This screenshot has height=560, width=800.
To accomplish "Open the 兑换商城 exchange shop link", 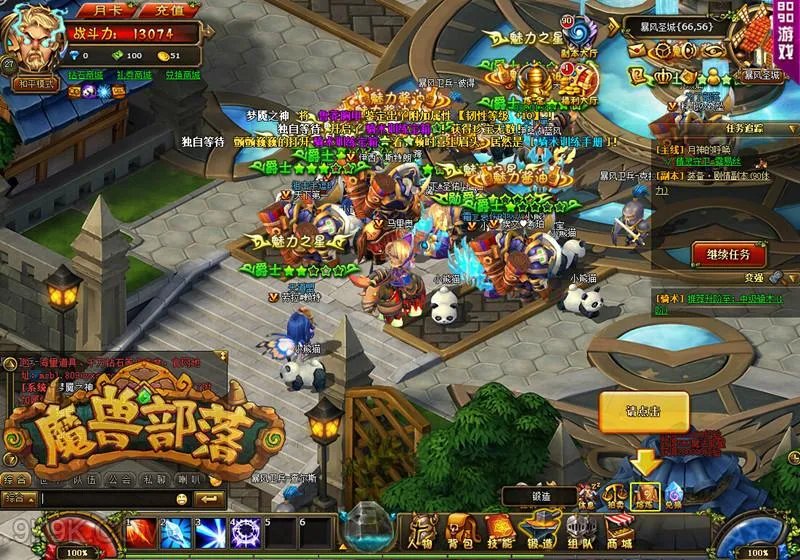I will click(x=182, y=75).
